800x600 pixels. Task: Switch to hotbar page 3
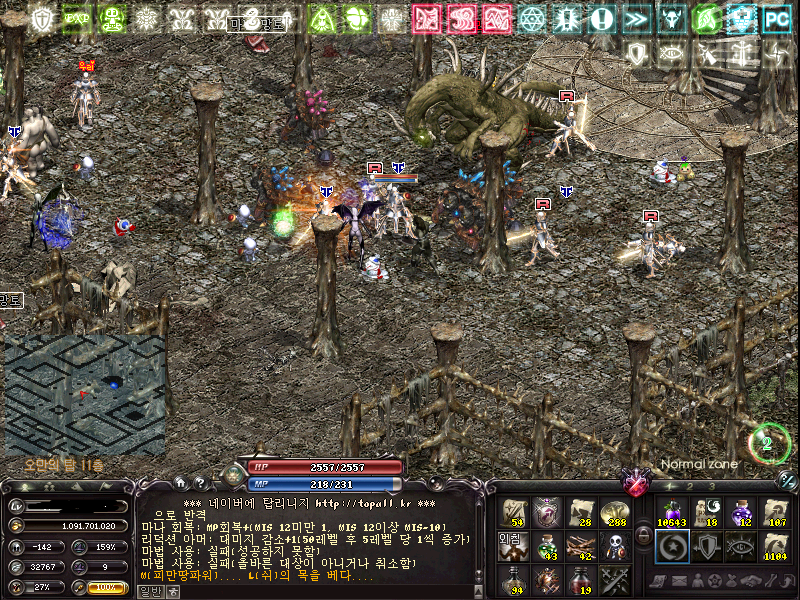click(712, 486)
